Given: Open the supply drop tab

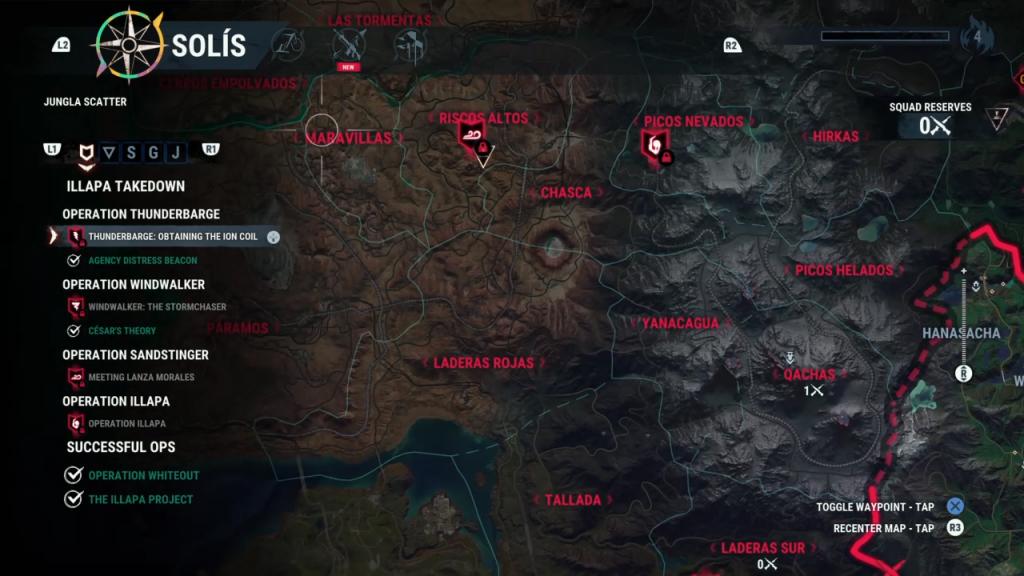Looking at the screenshot, I should click(x=409, y=45).
